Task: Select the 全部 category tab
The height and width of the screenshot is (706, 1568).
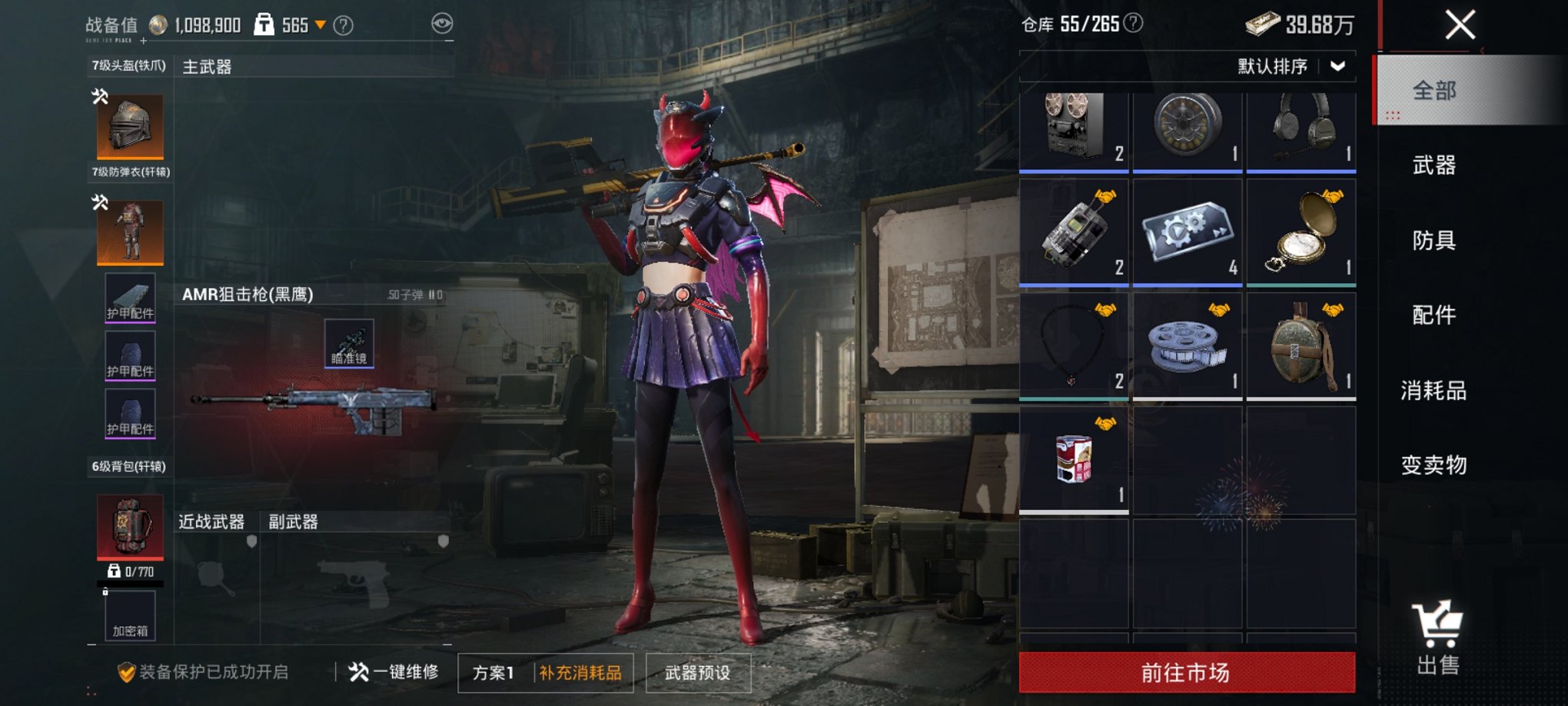Action: tap(1433, 91)
